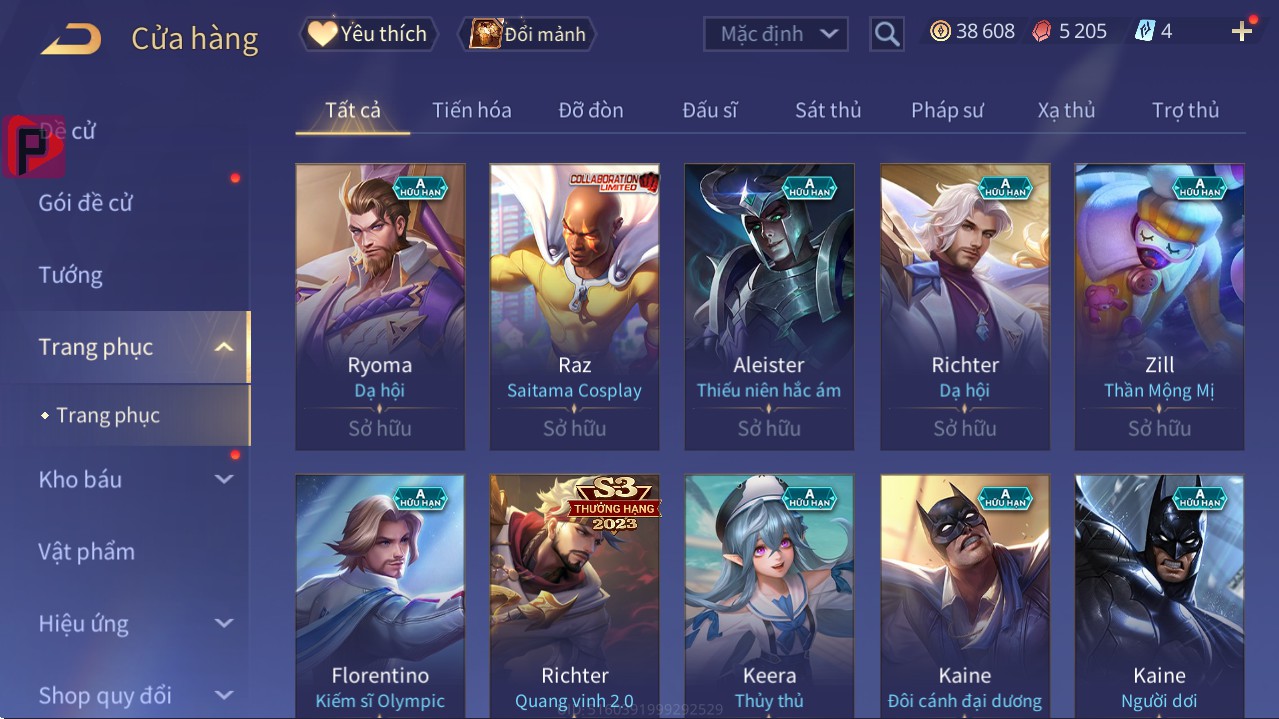Choose Aleister Thiếu niên hắc ám skin
The height and width of the screenshot is (719, 1279).
(x=769, y=306)
